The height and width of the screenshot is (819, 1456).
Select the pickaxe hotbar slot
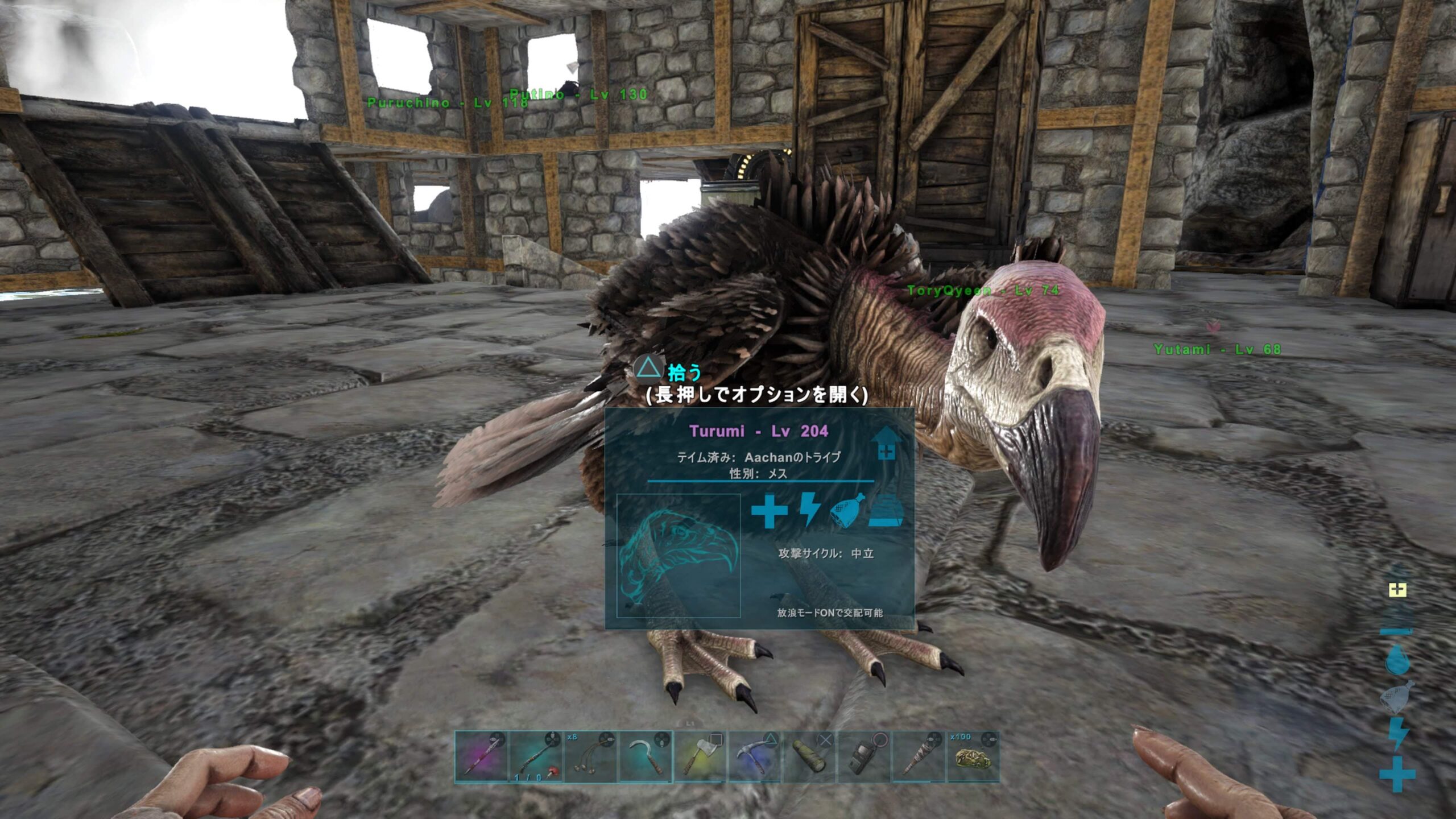click(754, 757)
